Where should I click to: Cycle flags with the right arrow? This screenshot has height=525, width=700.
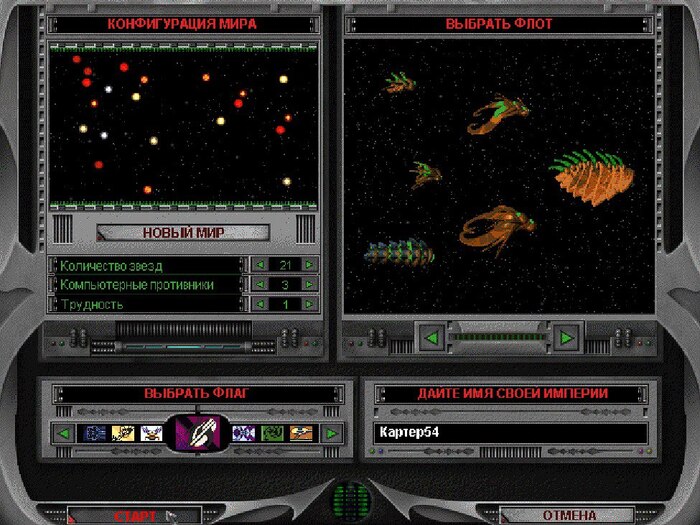pyautogui.click(x=330, y=434)
